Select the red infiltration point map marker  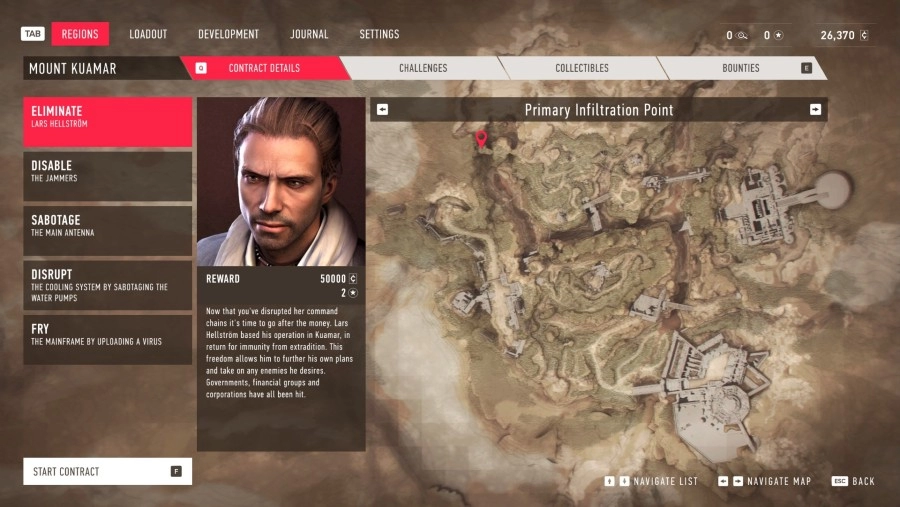pos(481,139)
